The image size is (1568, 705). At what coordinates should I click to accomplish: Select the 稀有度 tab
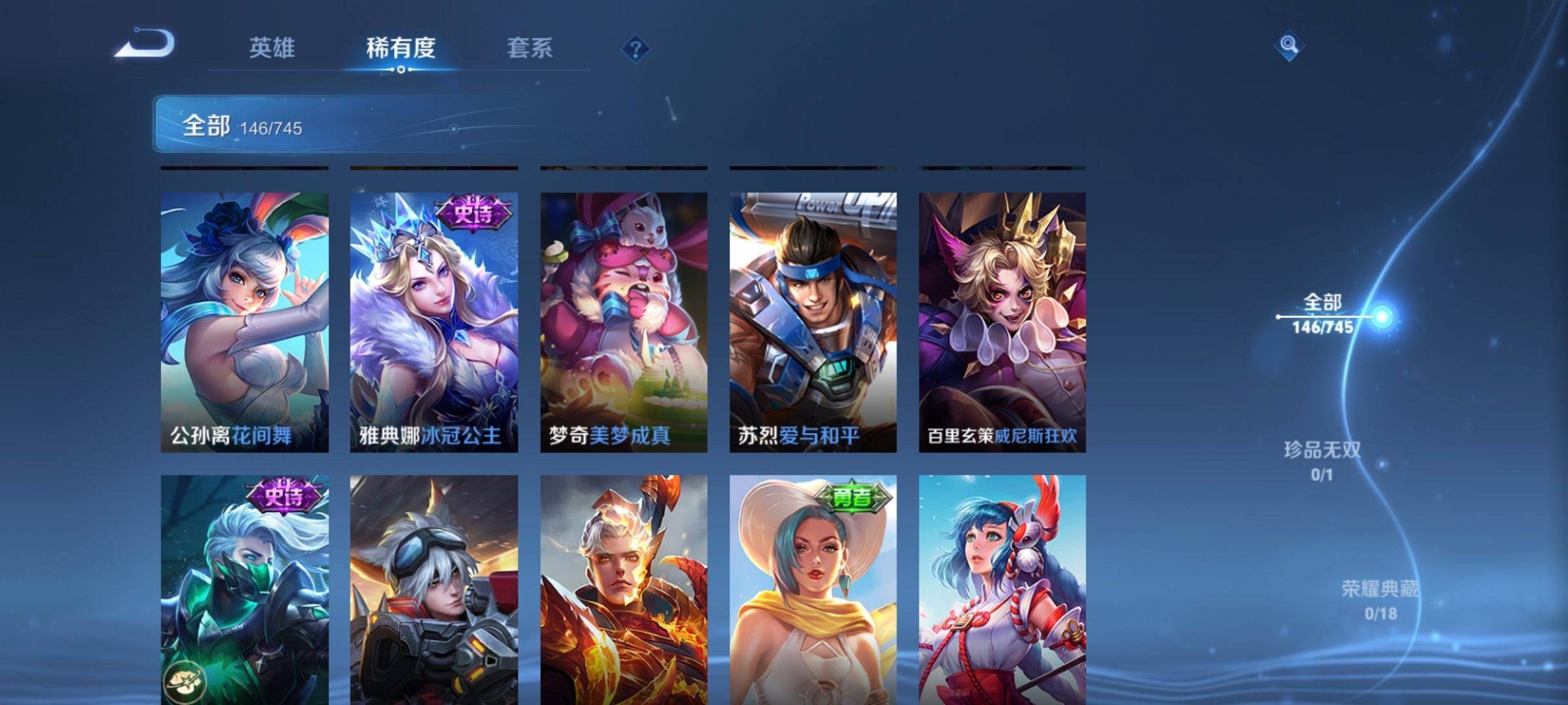(400, 48)
